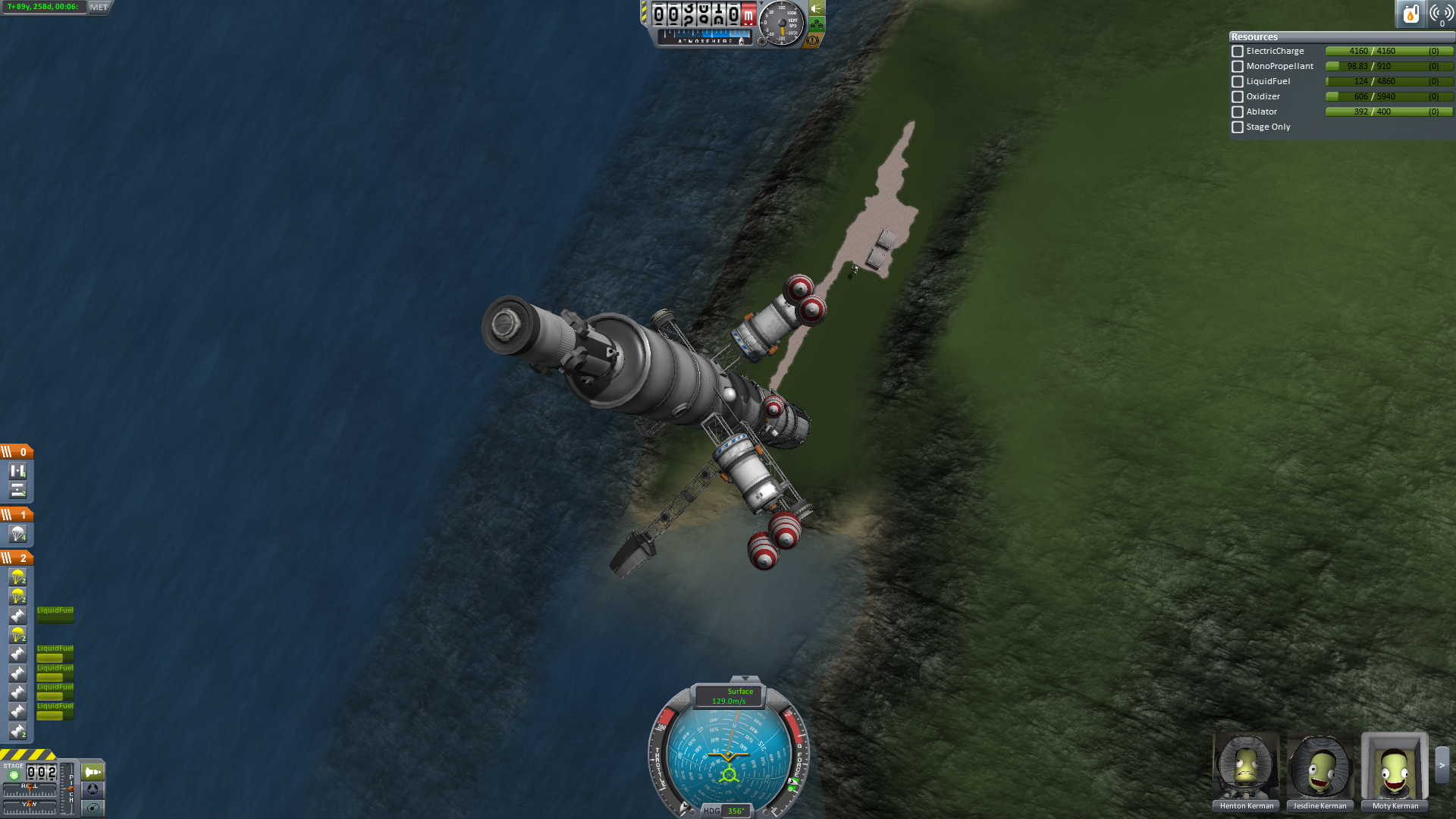
Task: Click the CommNet signal icon
Action: pyautogui.click(x=1441, y=14)
